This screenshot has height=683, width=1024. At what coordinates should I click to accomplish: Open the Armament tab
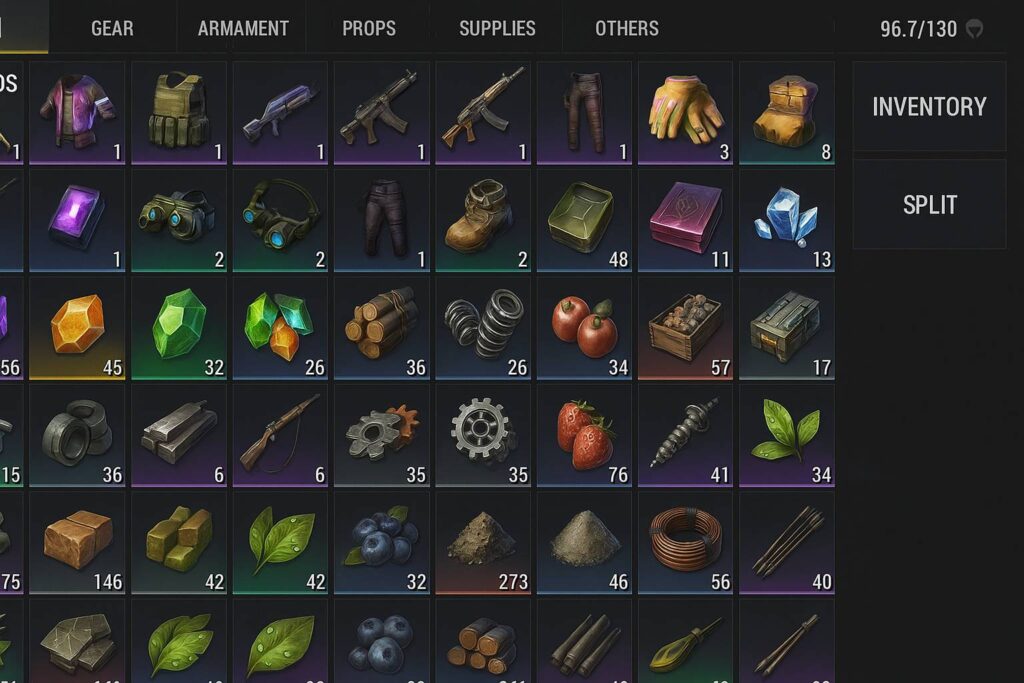(243, 28)
